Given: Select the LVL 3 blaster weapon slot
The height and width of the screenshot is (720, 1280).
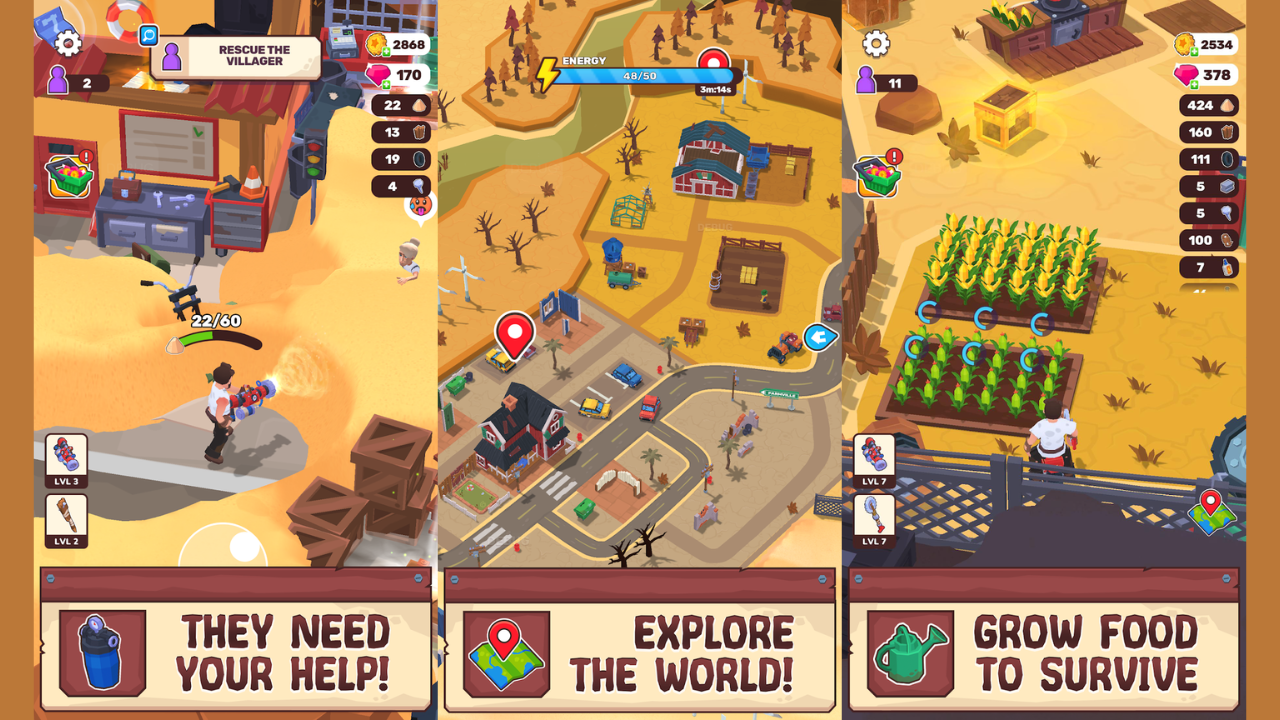Looking at the screenshot, I should tap(66, 460).
